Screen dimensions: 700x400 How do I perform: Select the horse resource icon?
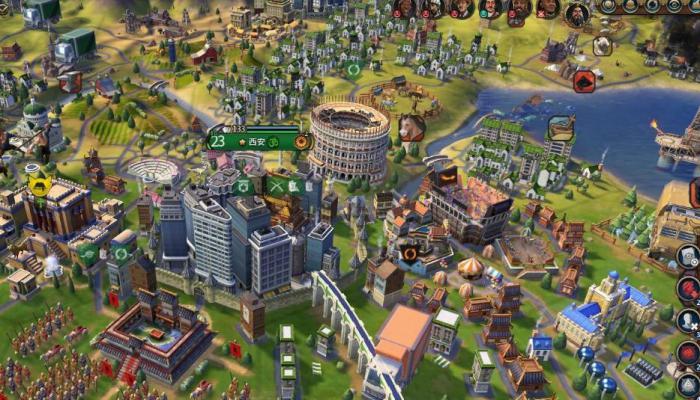[412, 127]
